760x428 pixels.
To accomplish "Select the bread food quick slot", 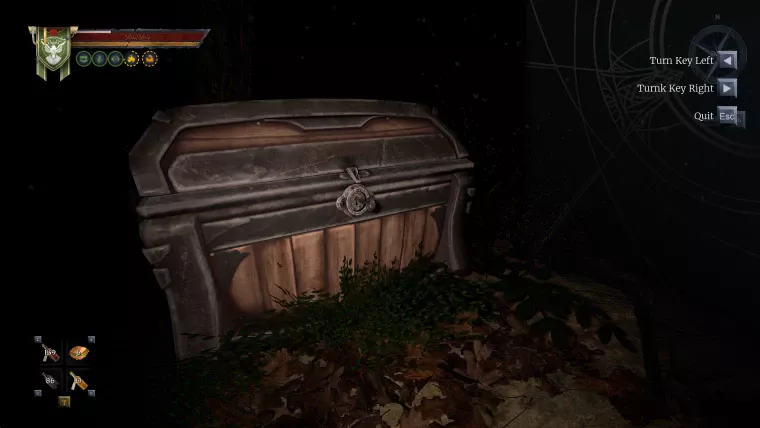I will [x=78, y=353].
